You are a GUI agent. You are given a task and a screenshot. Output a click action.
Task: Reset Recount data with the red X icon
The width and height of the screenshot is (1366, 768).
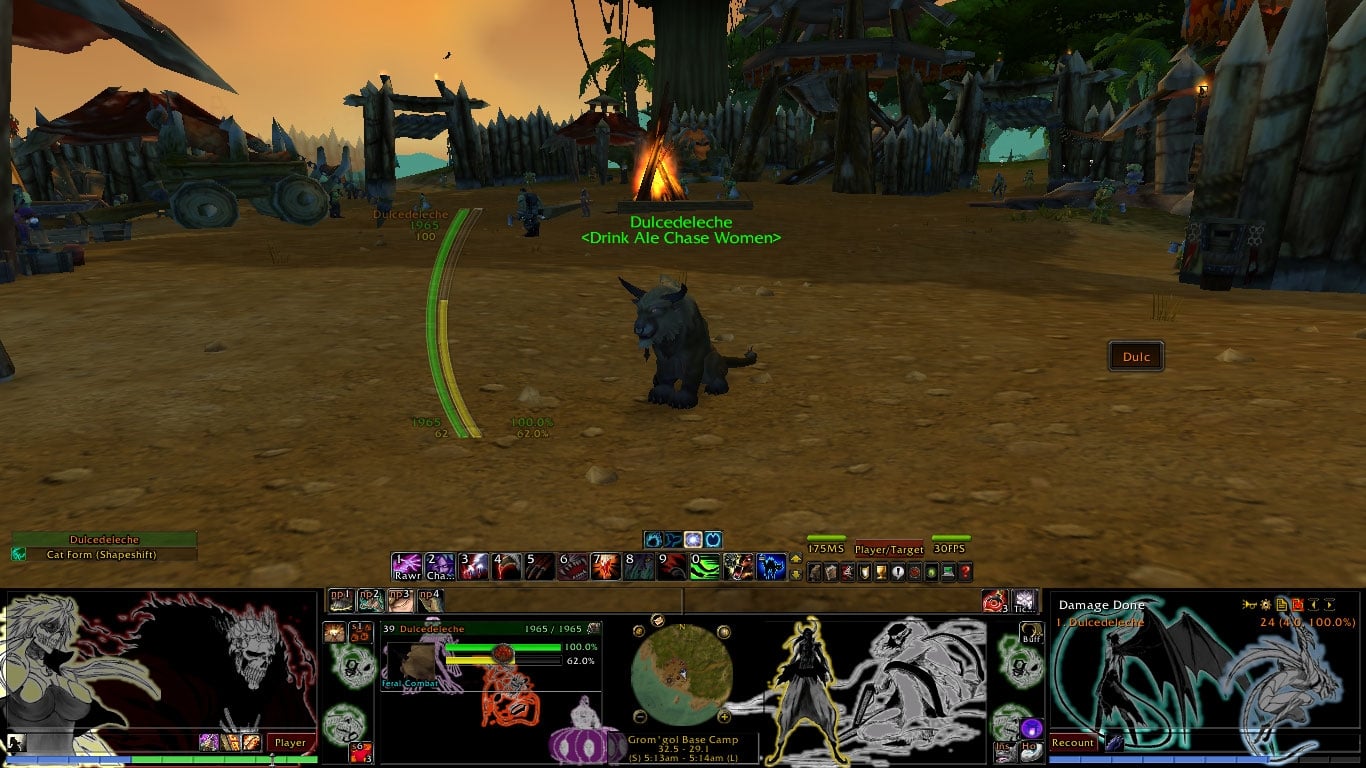[x=1298, y=604]
